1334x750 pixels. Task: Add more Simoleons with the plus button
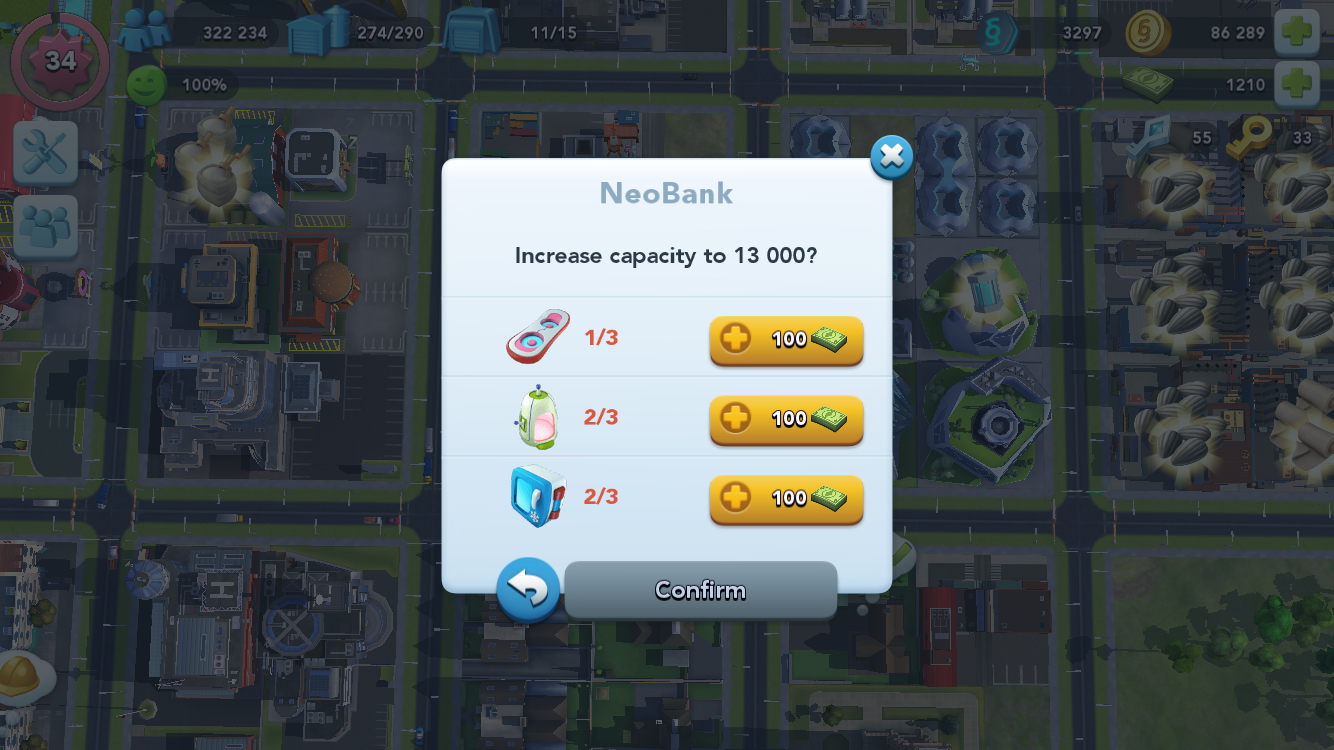click(1296, 32)
